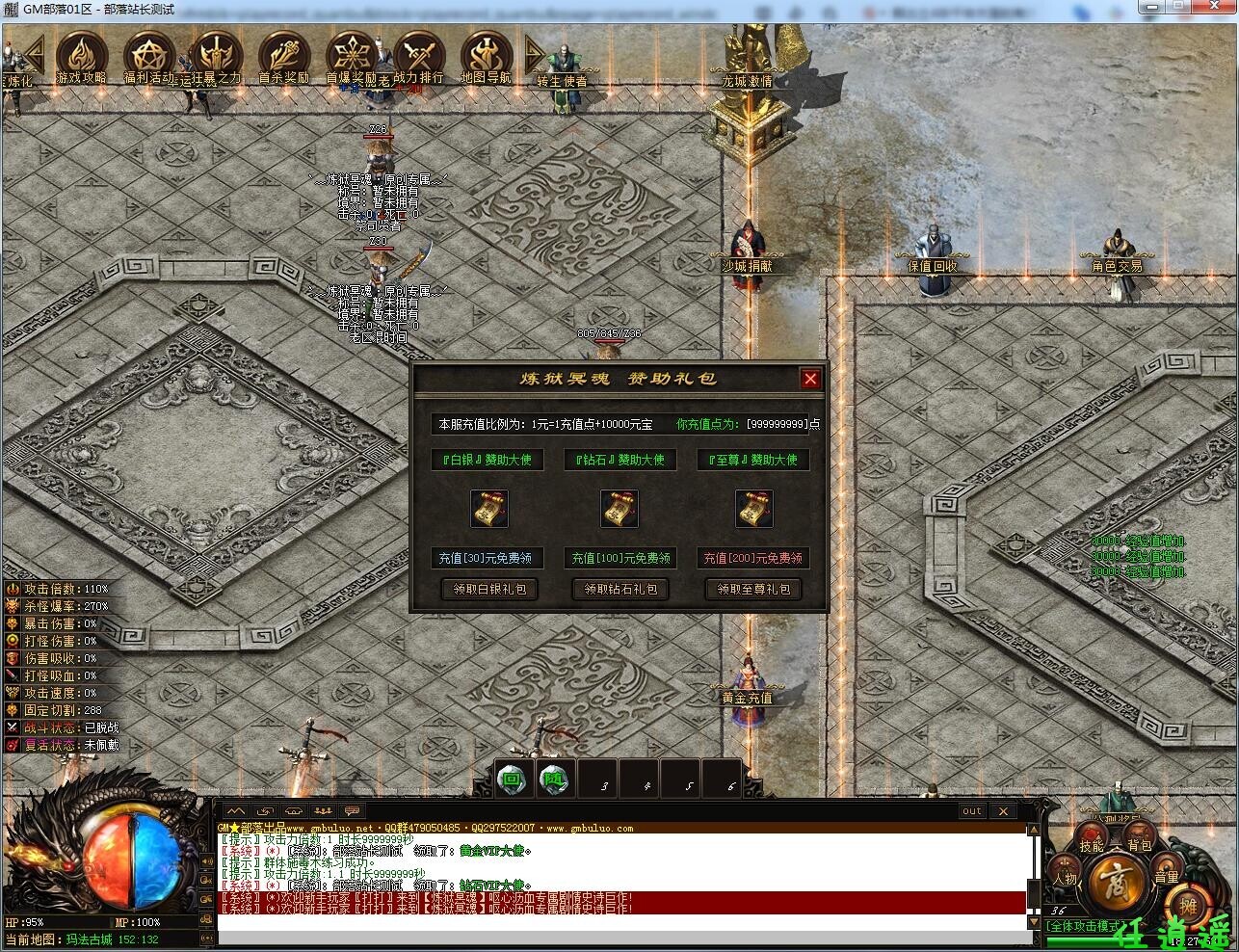Viewport: 1239px width, 952px height.
Task: Show the 战力排行 power ranking
Action: (418, 54)
